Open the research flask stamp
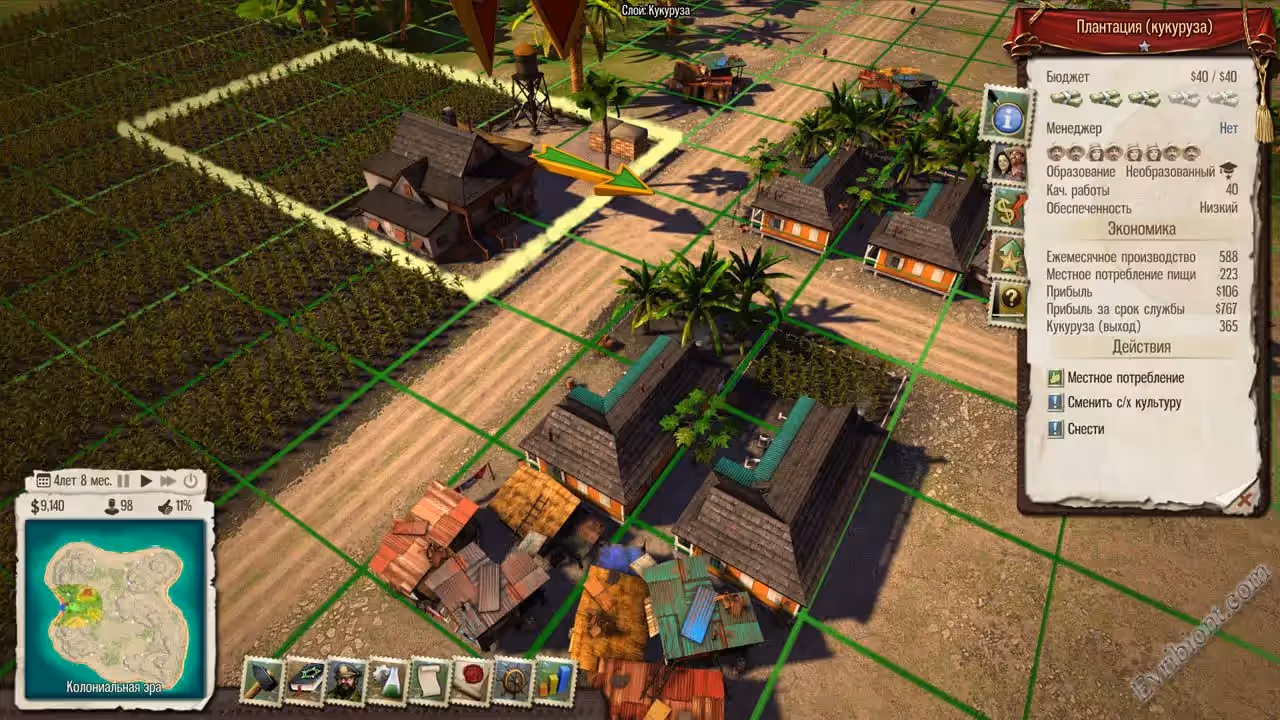Viewport: 1280px width, 720px height. [387, 681]
